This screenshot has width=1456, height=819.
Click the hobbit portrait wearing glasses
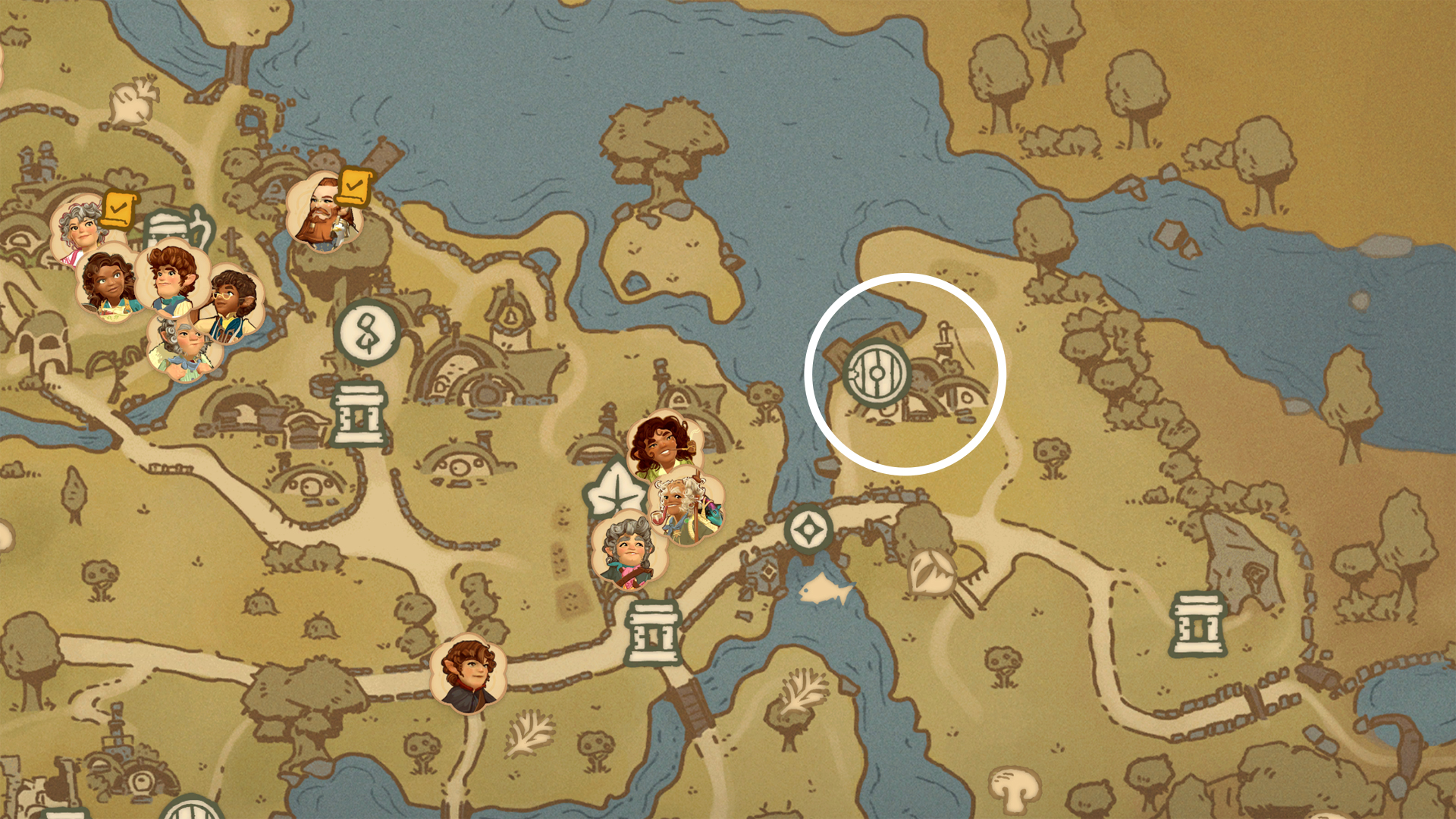[230, 303]
